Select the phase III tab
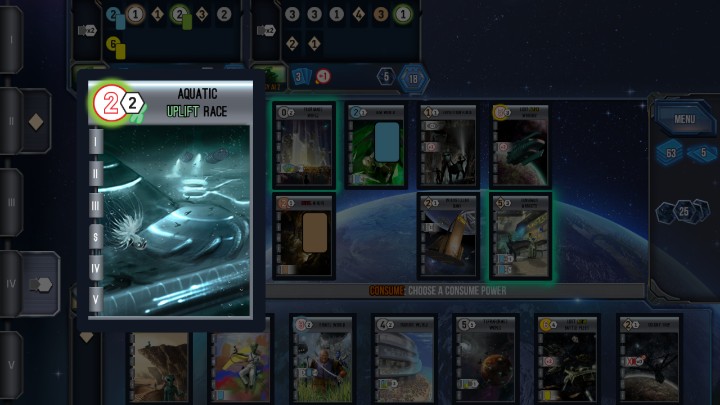The image size is (720, 405). tap(10, 202)
